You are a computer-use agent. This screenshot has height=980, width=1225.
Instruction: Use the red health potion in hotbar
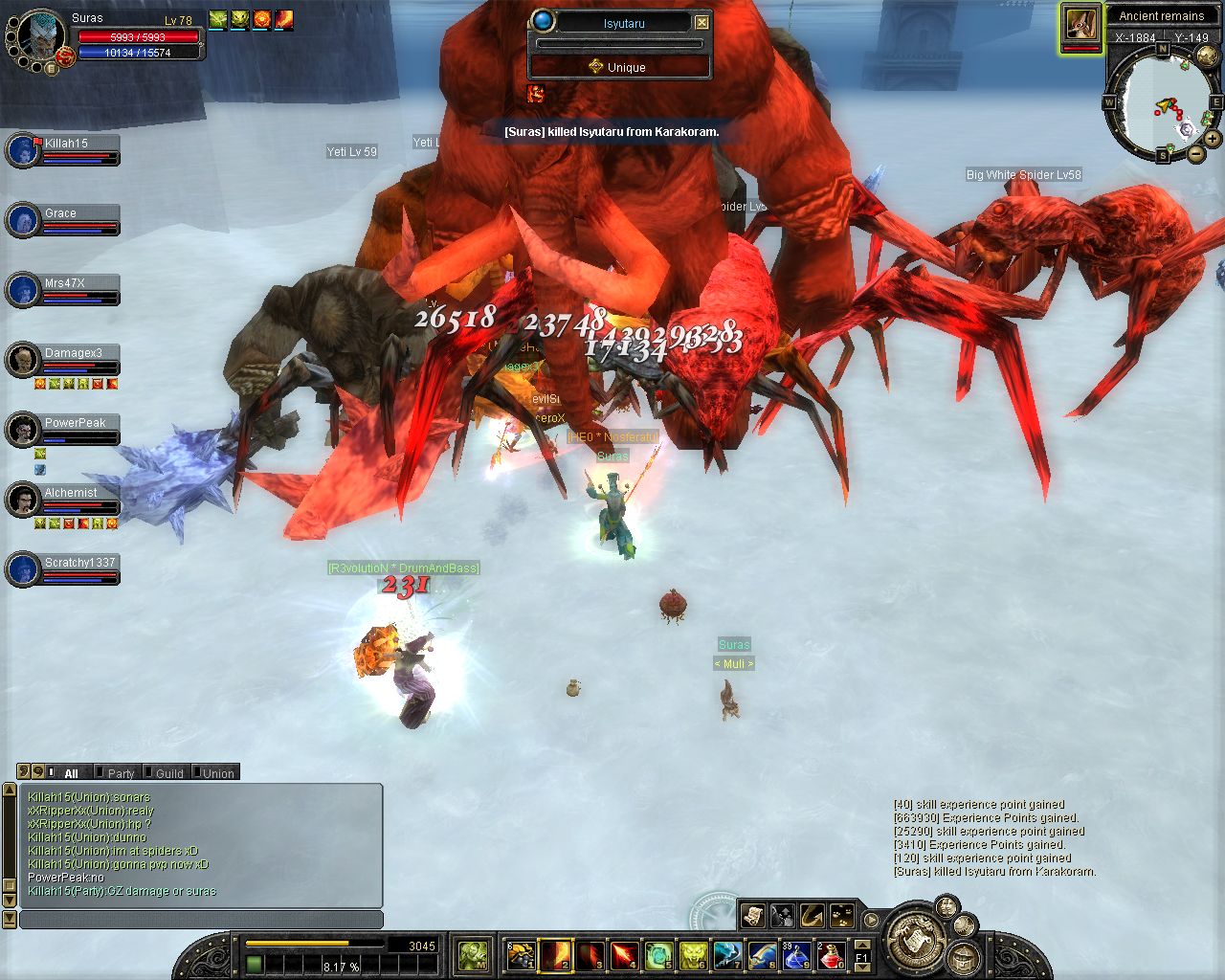(831, 955)
